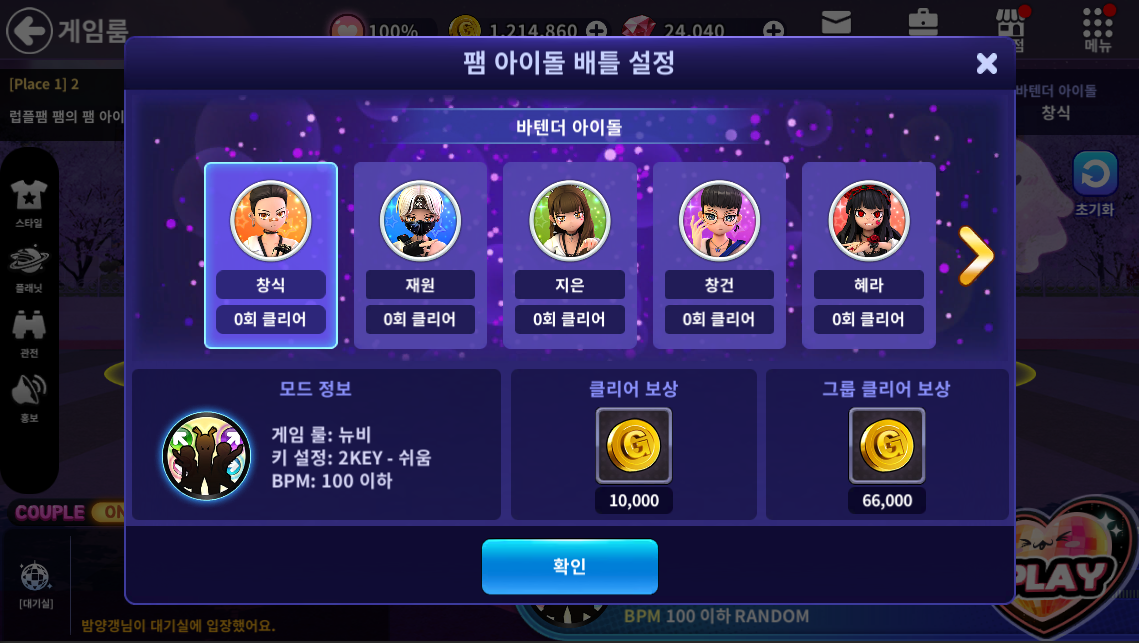Select the idol card 창건

point(719,255)
